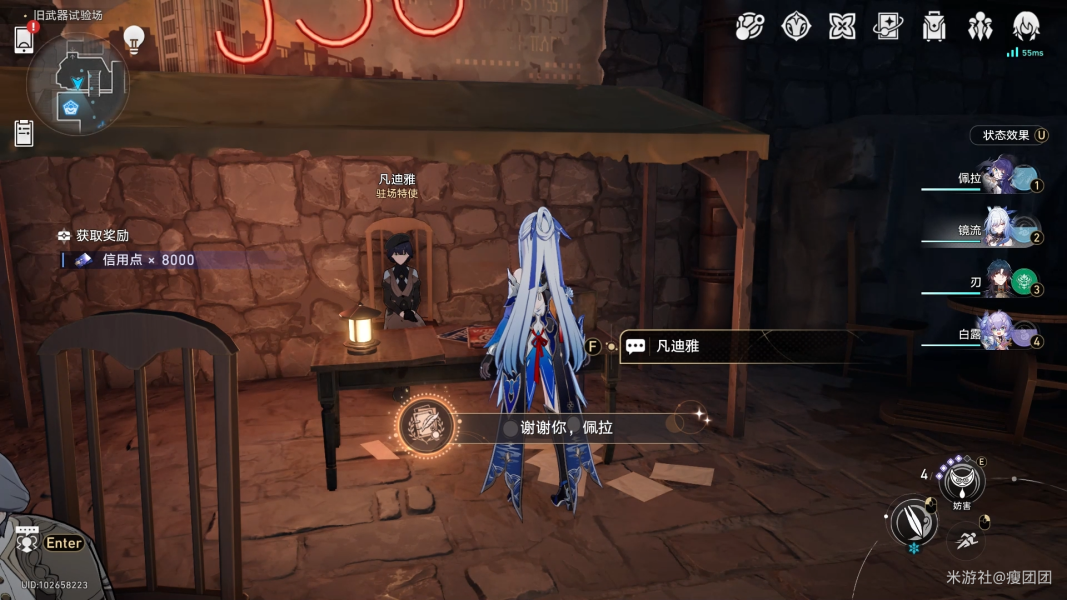Open the character portrait menu
The width and height of the screenshot is (1067, 600).
point(1026,27)
